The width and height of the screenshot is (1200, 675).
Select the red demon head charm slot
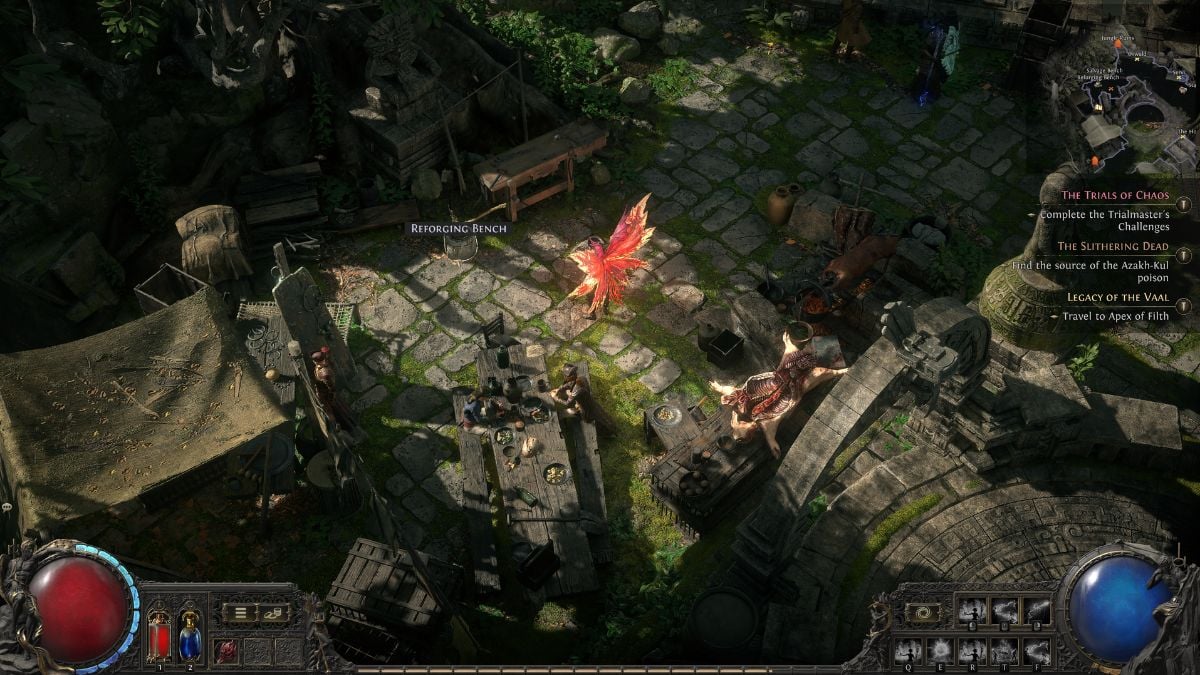tap(226, 649)
